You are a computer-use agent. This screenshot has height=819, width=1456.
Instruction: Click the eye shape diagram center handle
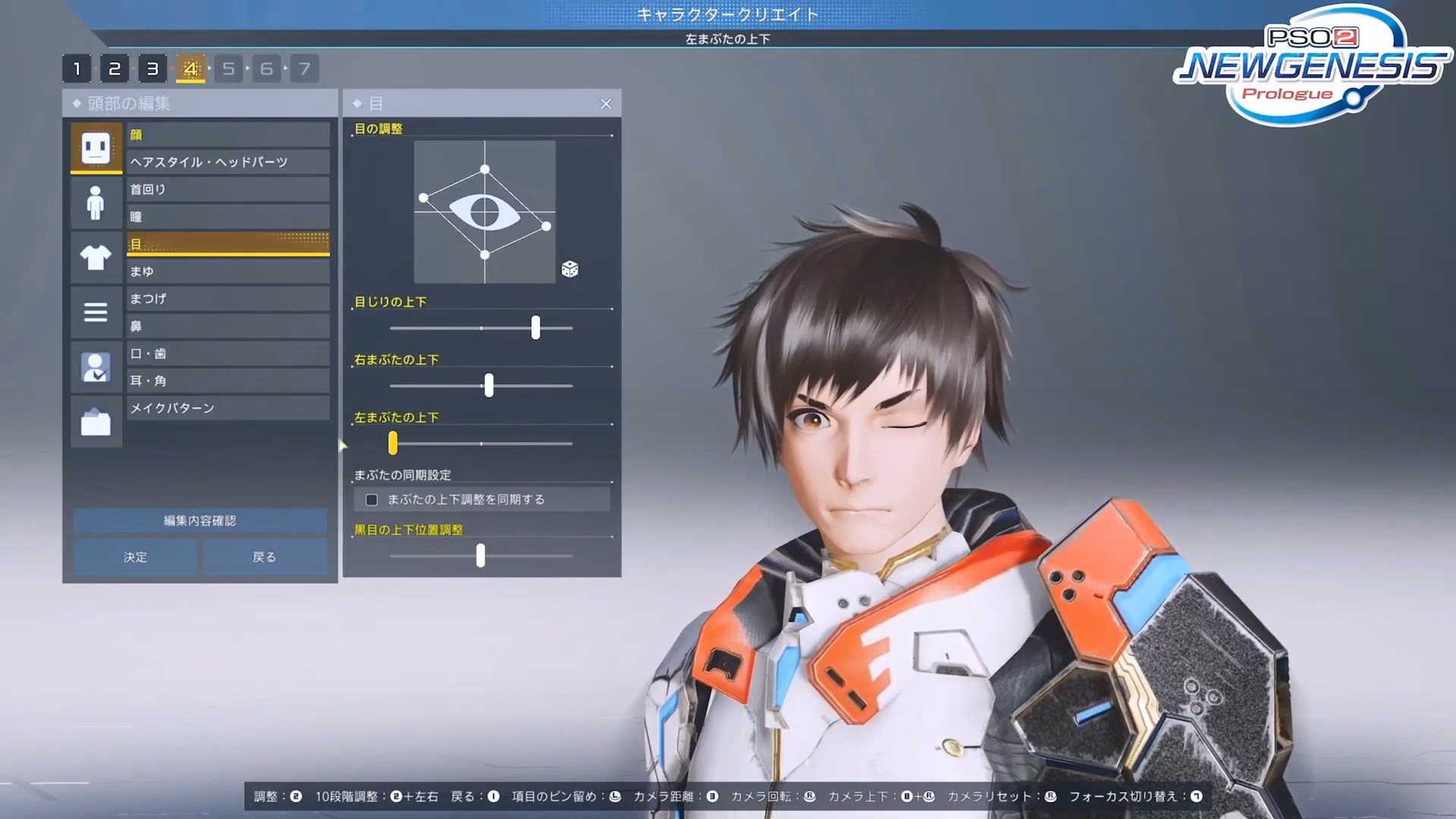pos(483,211)
